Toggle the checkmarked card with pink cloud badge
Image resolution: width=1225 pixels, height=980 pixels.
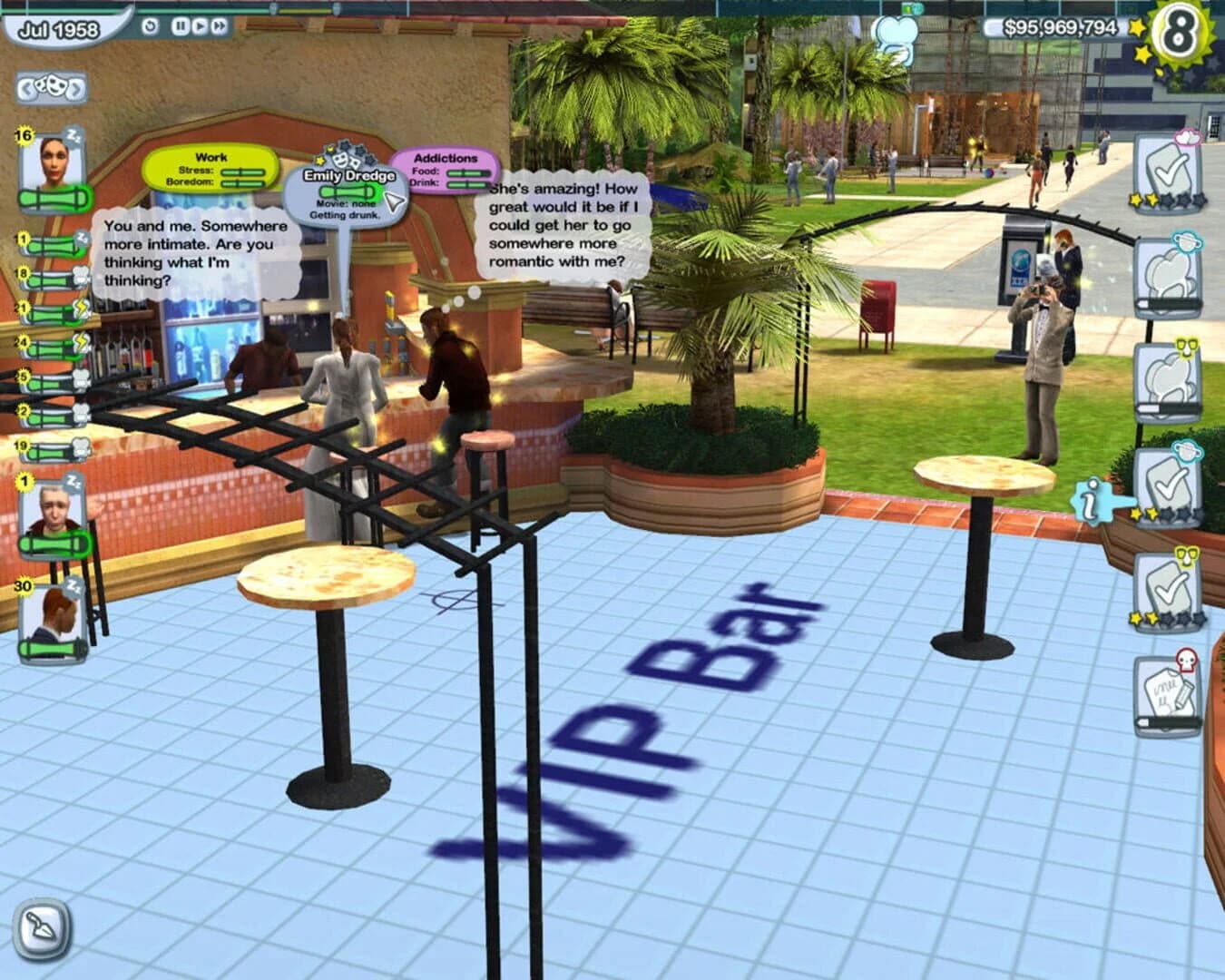click(1168, 172)
